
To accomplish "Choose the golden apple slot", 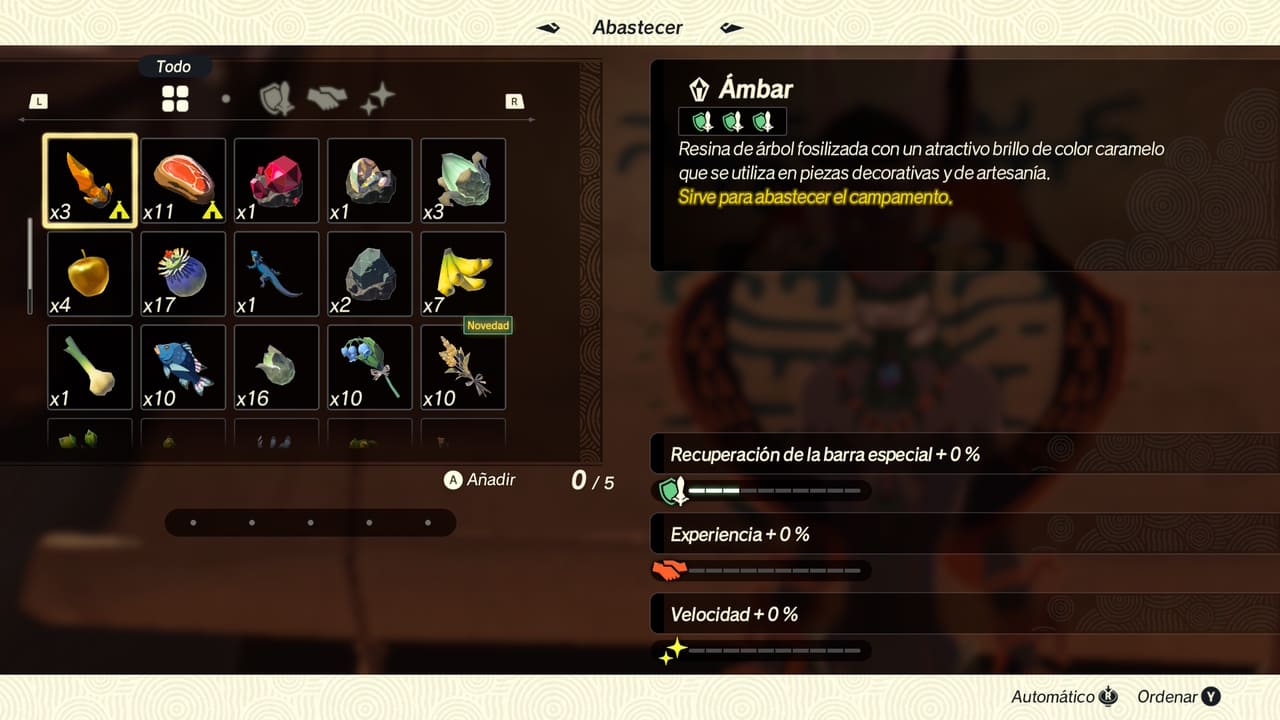I will [90, 274].
